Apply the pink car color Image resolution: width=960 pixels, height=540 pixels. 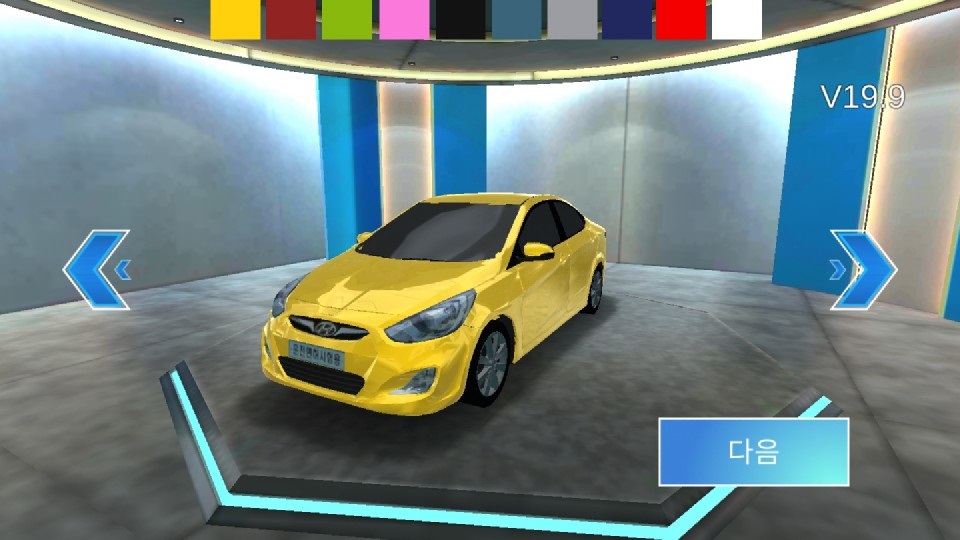coord(404,19)
